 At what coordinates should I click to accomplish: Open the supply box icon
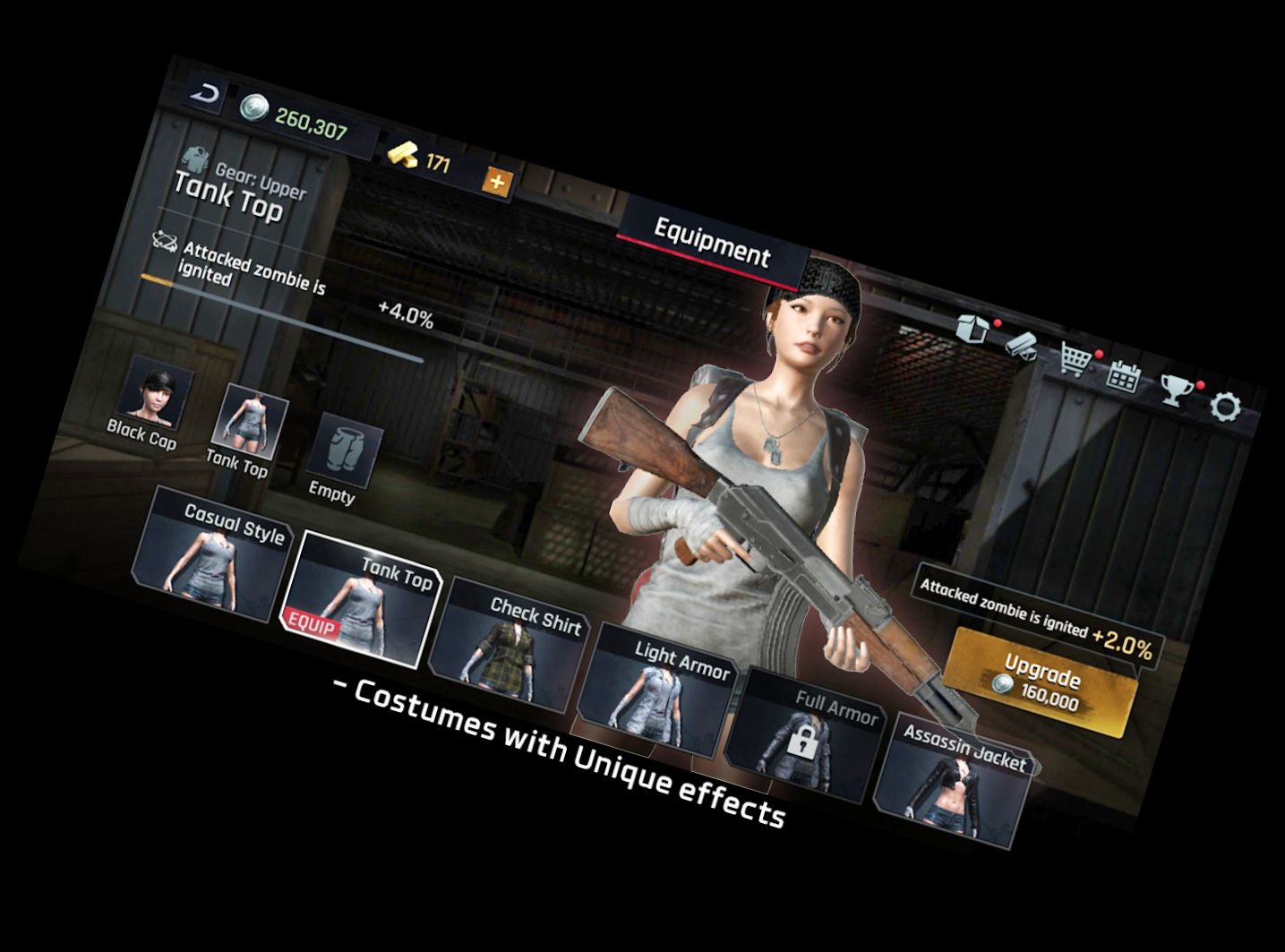(973, 329)
